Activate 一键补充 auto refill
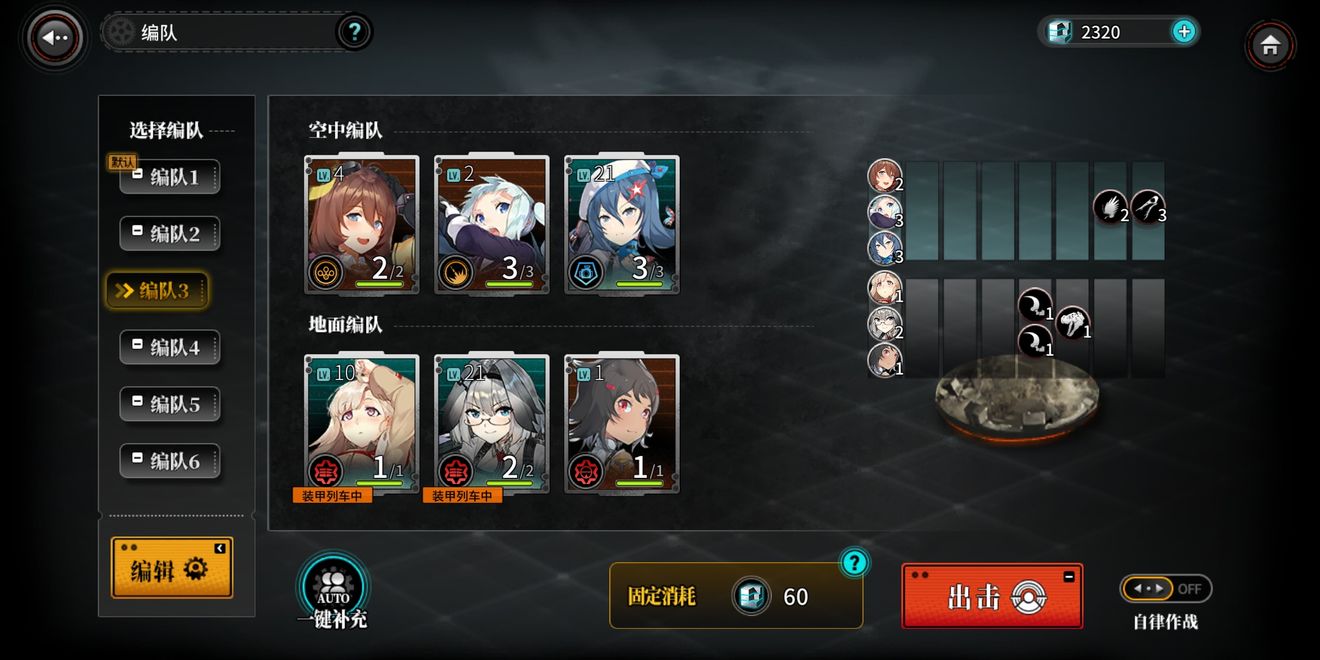 click(x=333, y=590)
